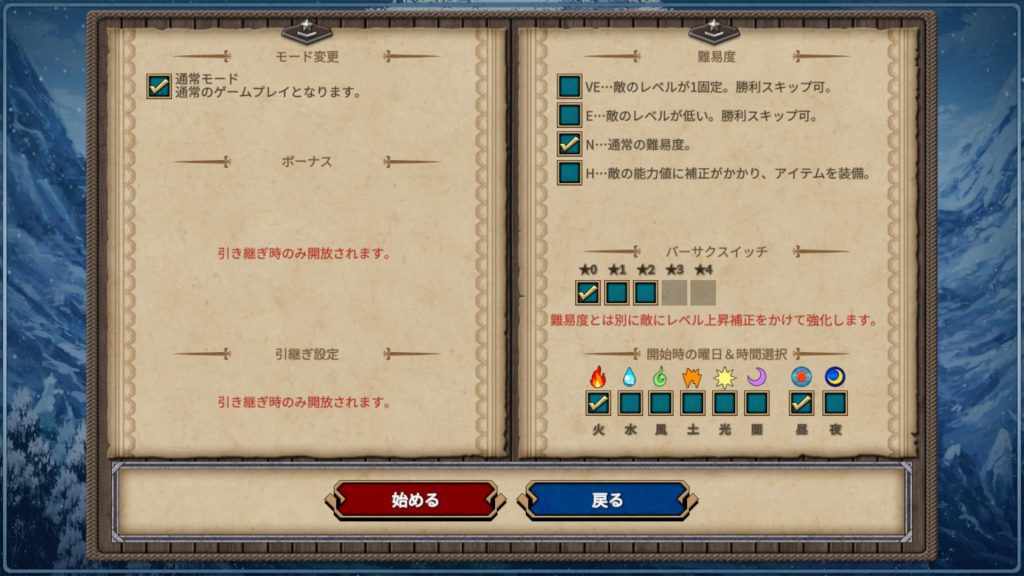This screenshot has width=1024, height=576.
Task: Select 光 light starting day
Action: pos(725,403)
